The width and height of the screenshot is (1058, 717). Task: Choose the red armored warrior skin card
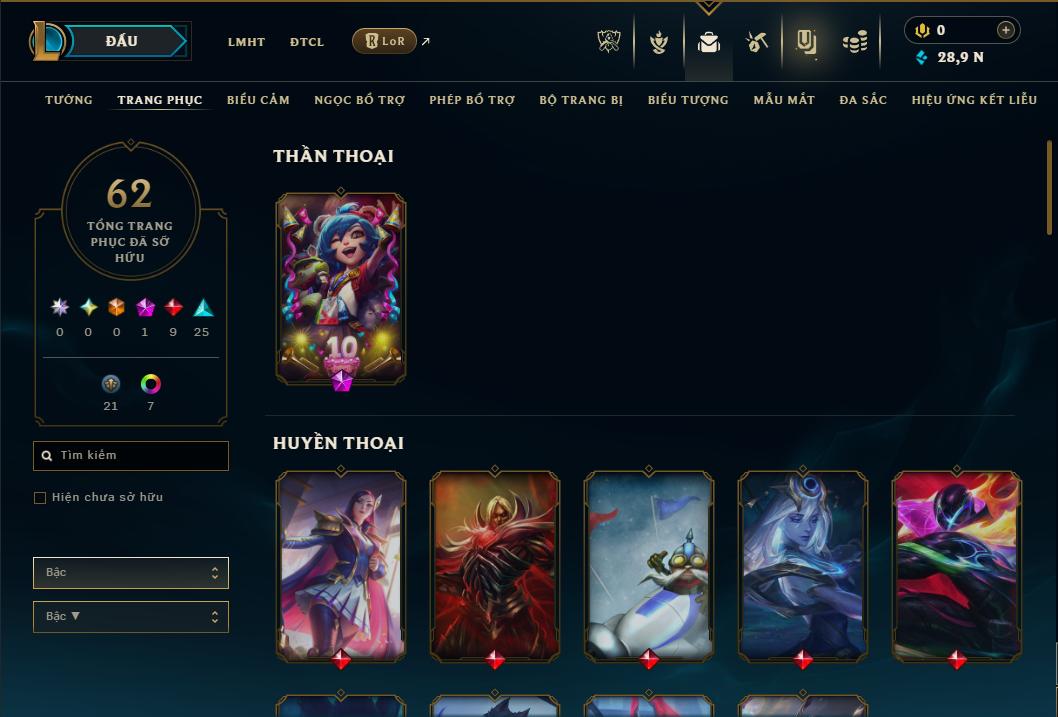coord(495,565)
